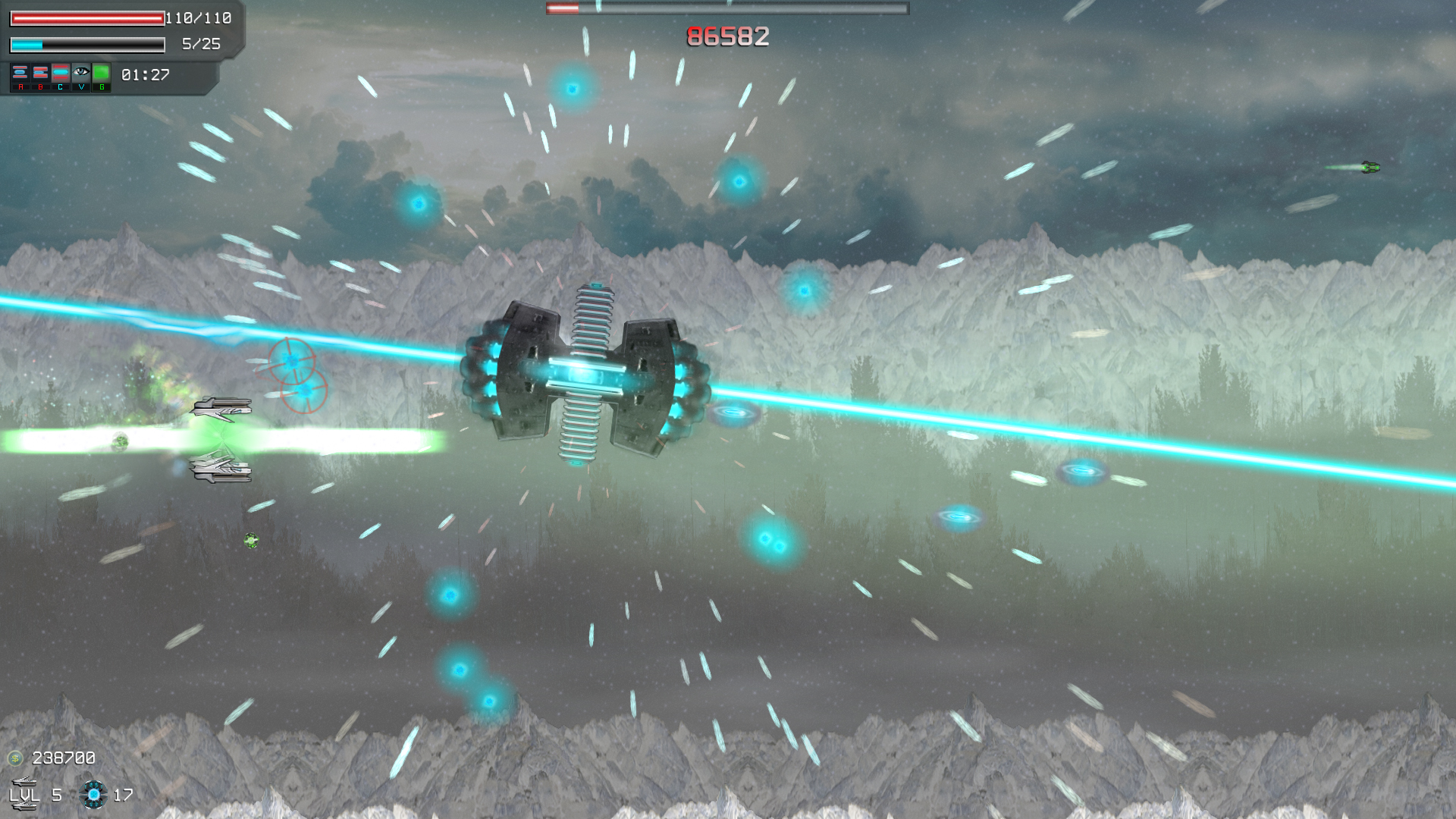
Task: Select the blue crystal counter icon
Action: tap(94, 795)
